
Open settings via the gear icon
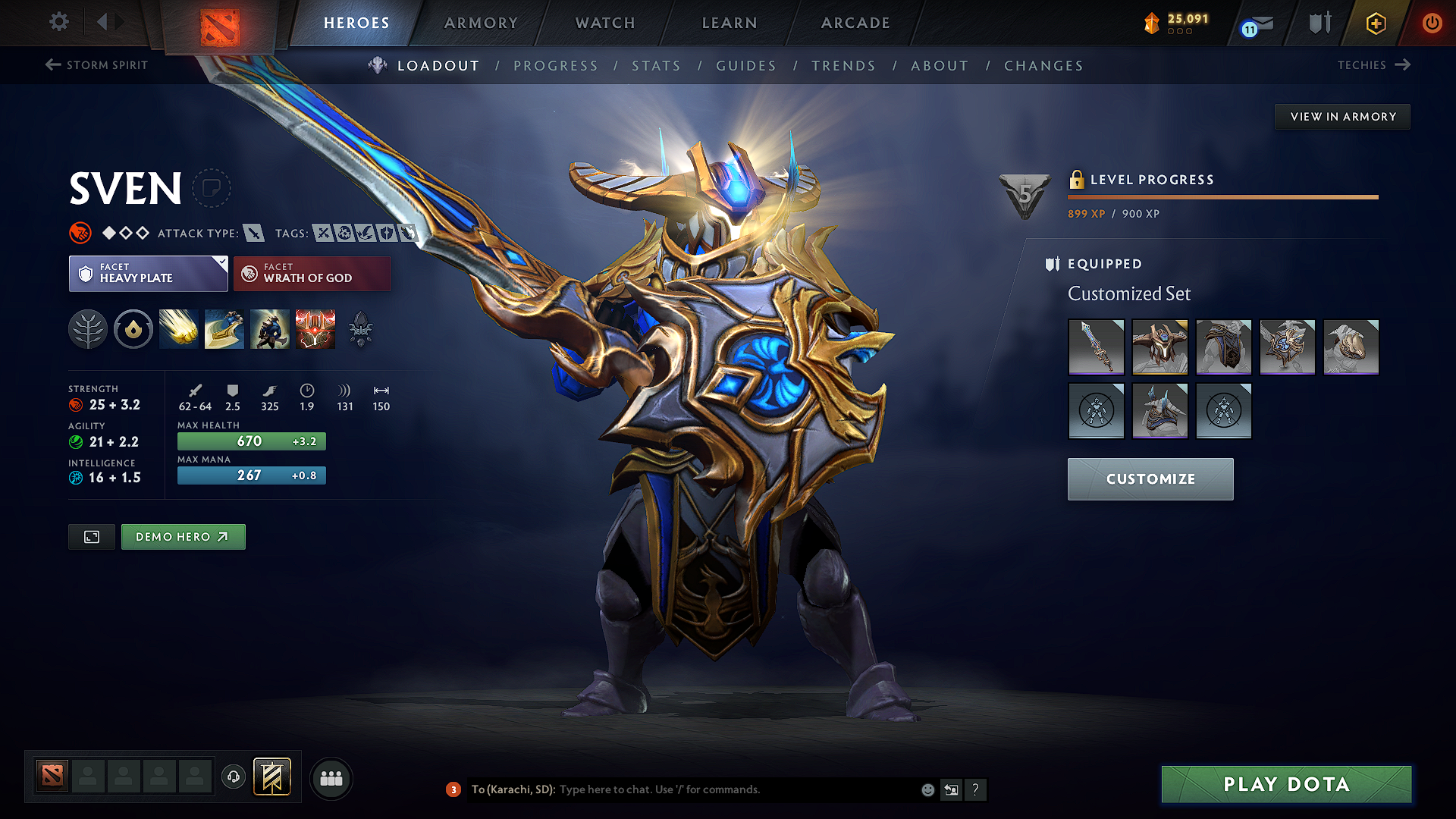[x=58, y=22]
